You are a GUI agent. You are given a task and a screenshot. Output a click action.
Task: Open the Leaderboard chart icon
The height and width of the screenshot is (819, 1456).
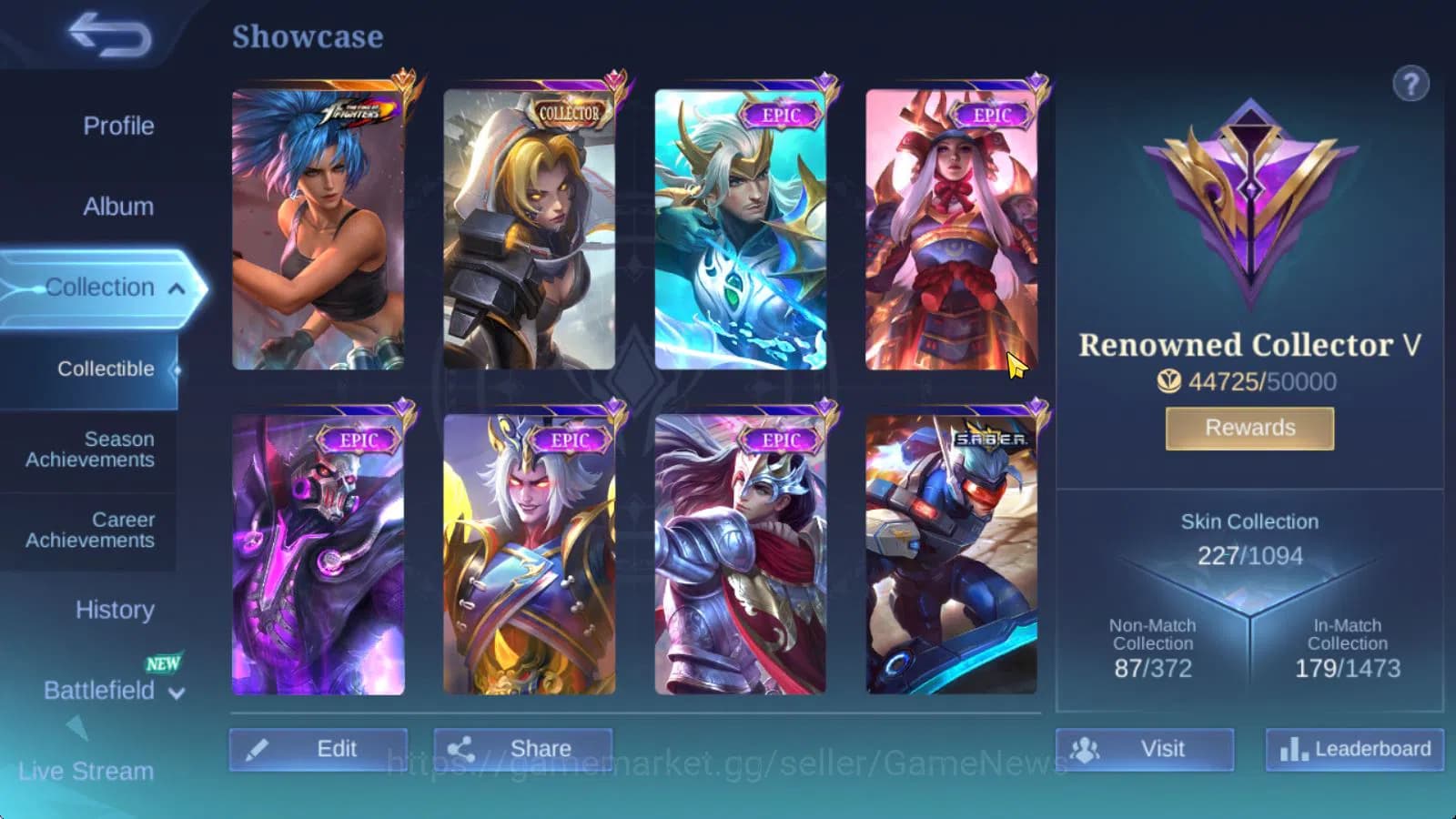1295,749
